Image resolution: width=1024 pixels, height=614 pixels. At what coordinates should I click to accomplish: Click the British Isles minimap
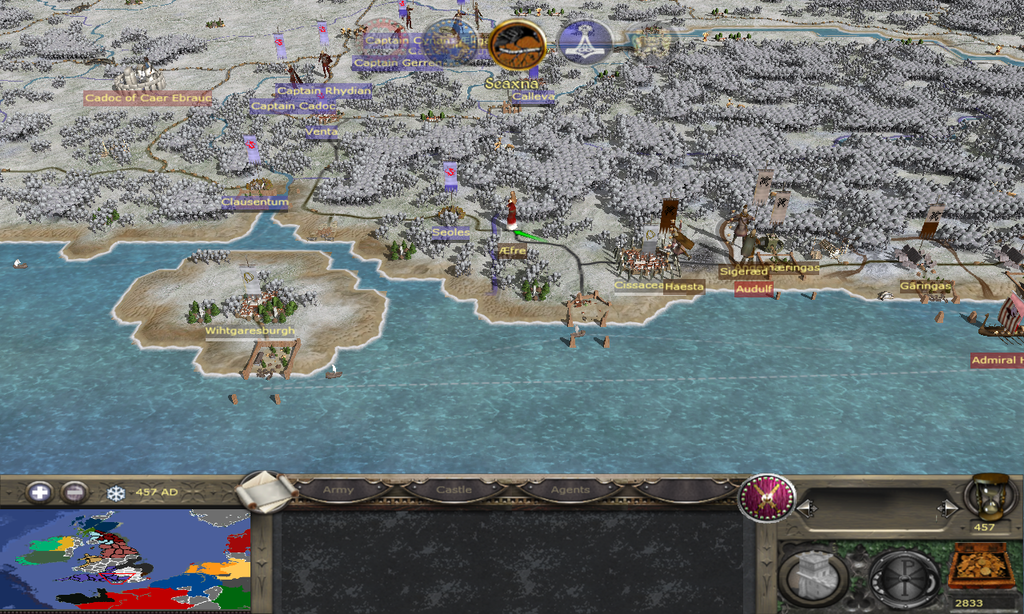[125, 560]
